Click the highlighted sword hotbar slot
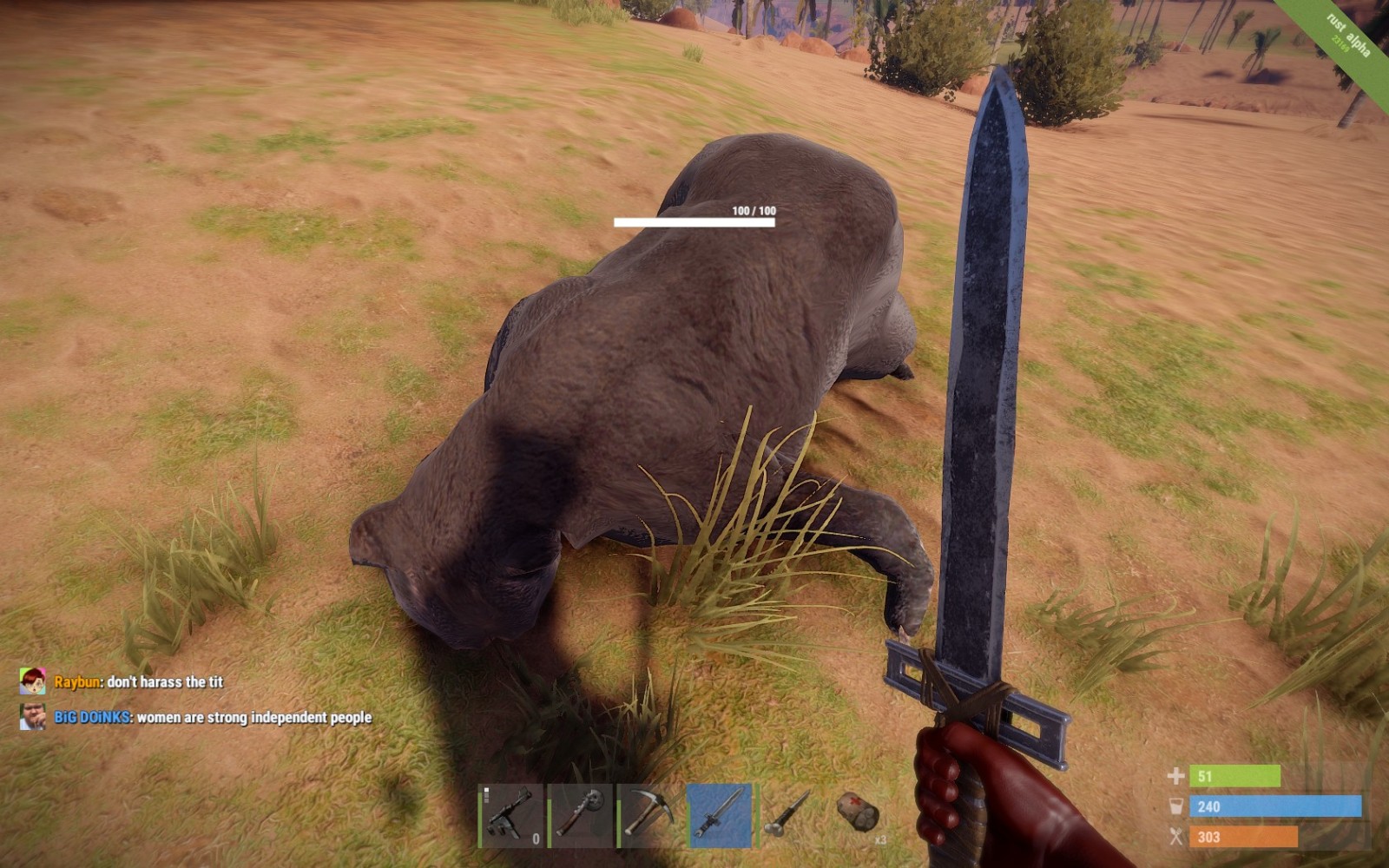Viewport: 1389px width, 868px height. (720, 815)
